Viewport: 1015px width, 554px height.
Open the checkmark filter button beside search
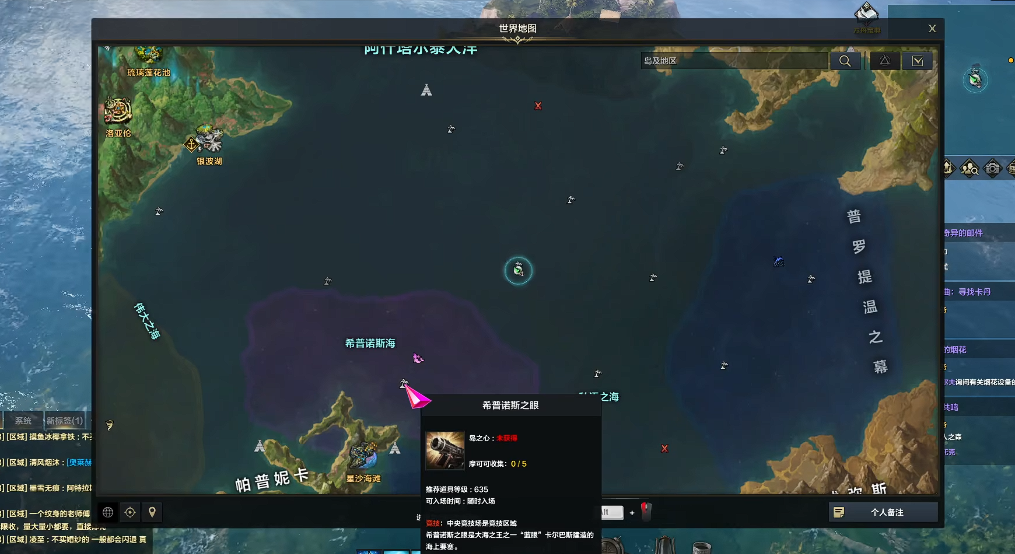pyautogui.click(x=918, y=61)
